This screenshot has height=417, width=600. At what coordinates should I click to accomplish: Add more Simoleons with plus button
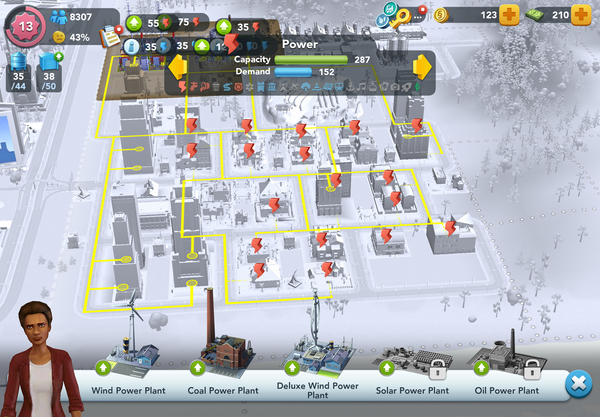pyautogui.click(x=508, y=15)
